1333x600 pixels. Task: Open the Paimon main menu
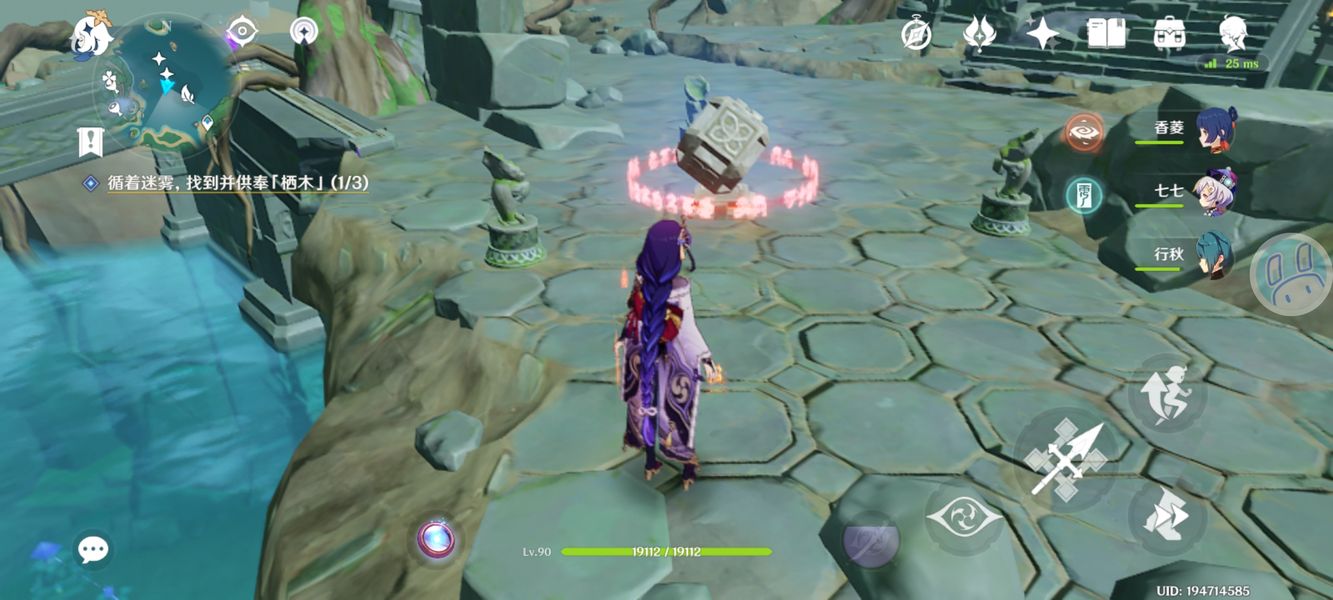click(x=91, y=35)
